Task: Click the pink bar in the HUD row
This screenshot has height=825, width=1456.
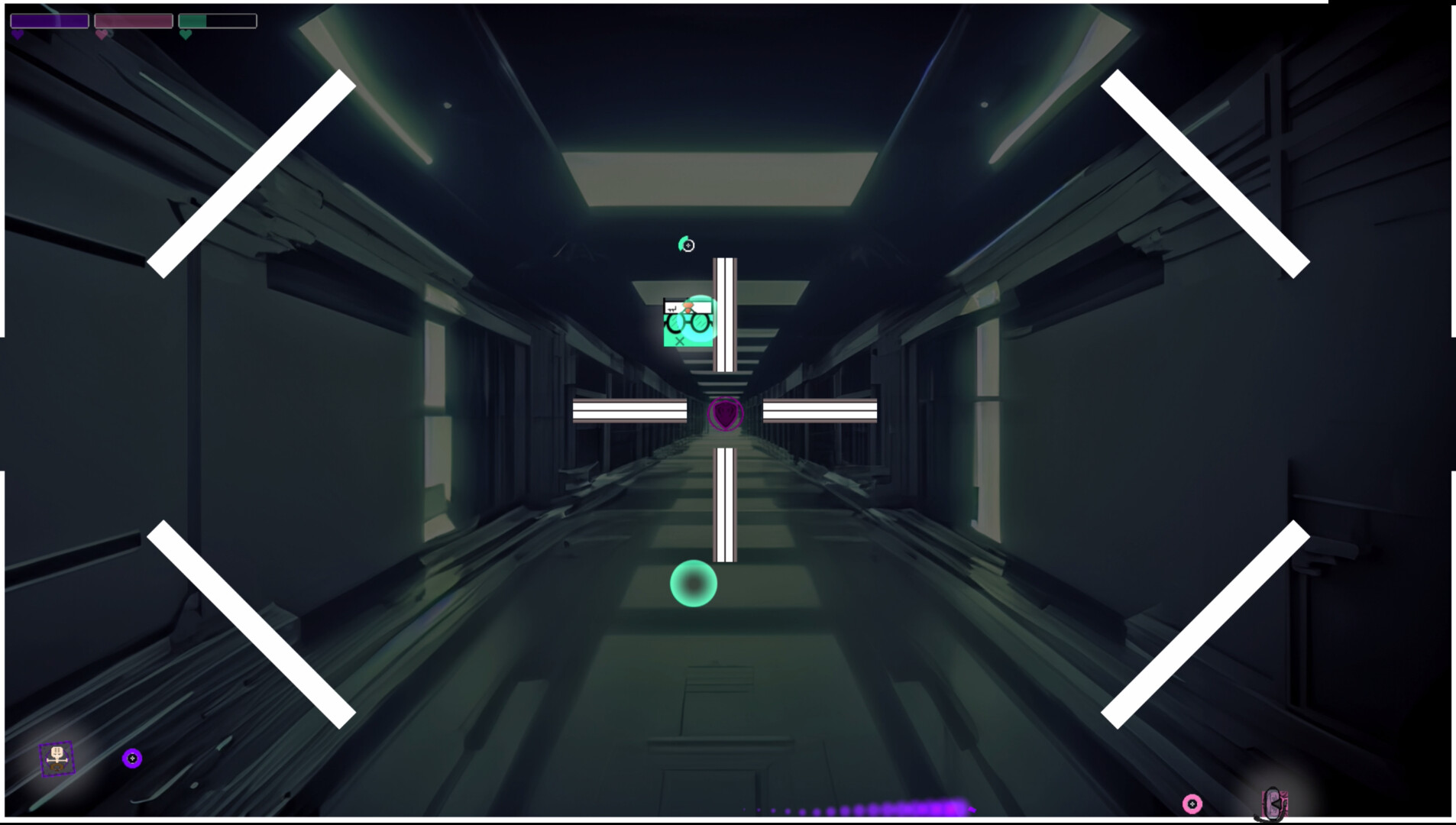Action: tap(135, 21)
